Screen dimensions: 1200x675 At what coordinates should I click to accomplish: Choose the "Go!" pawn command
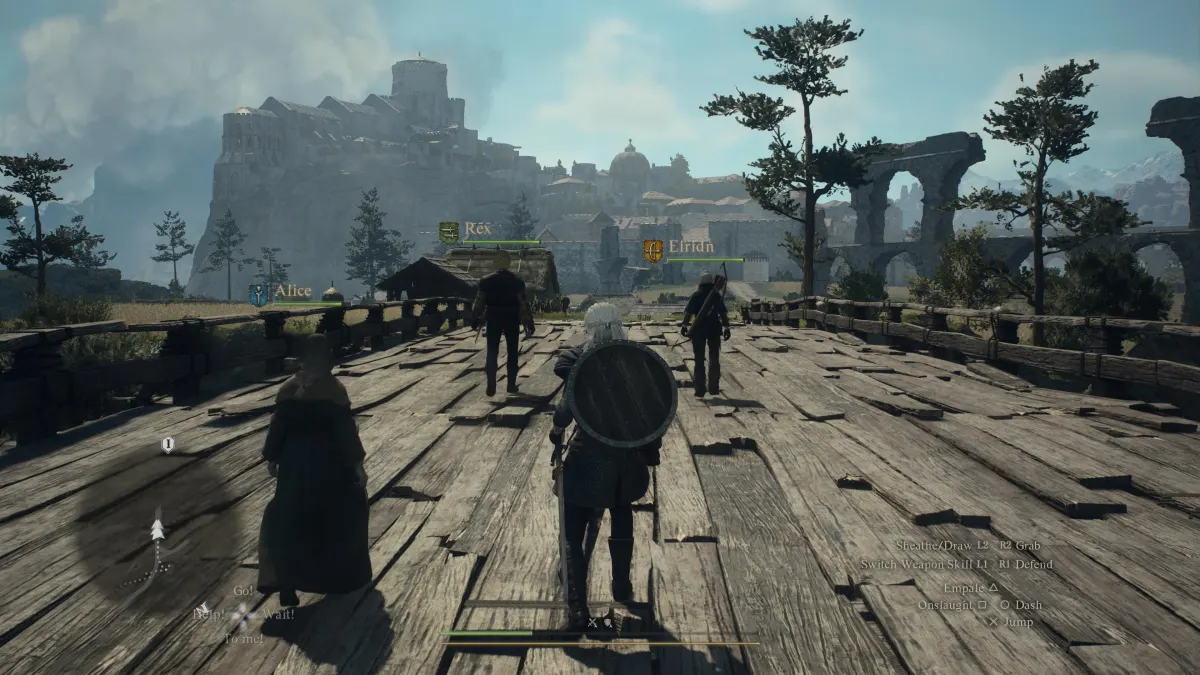coord(243,591)
